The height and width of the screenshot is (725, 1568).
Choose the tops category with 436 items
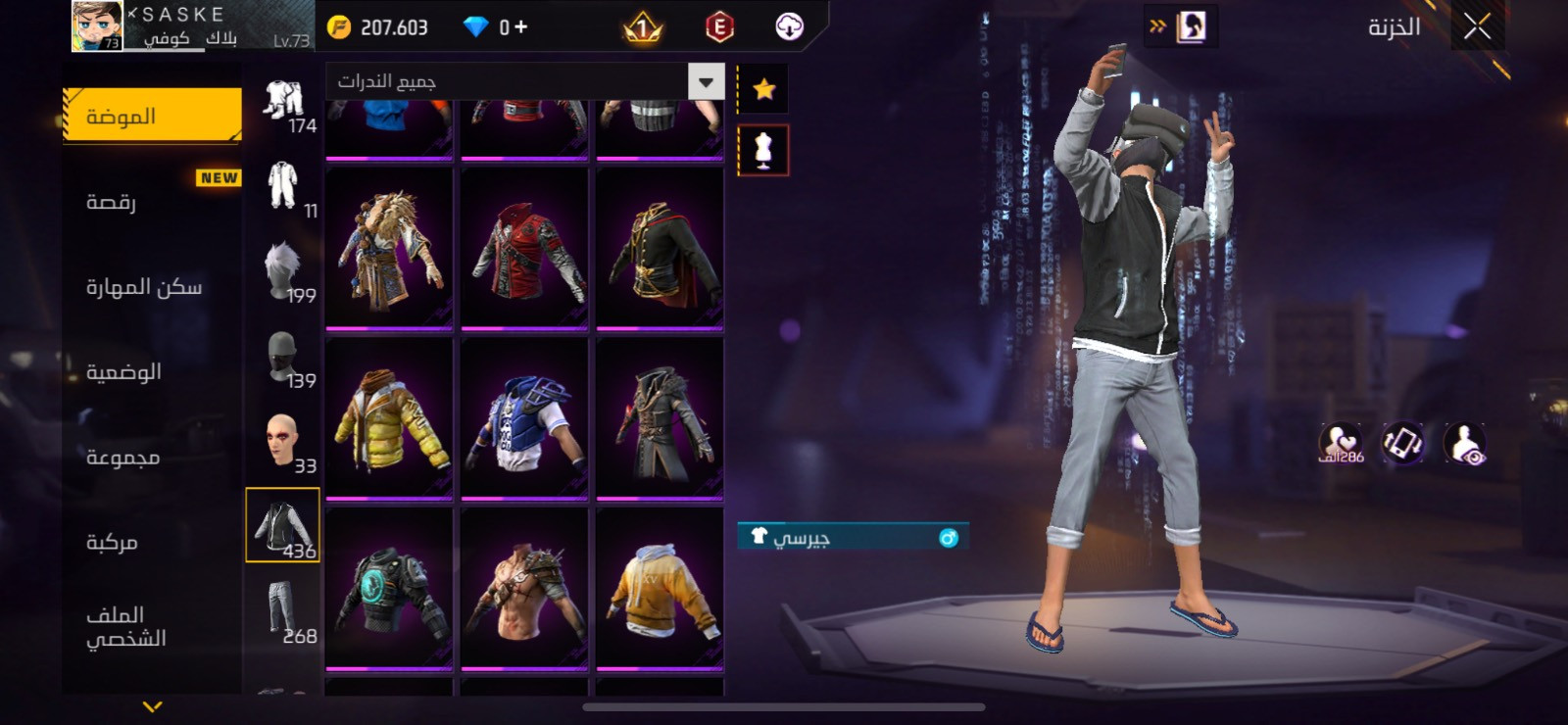[282, 526]
